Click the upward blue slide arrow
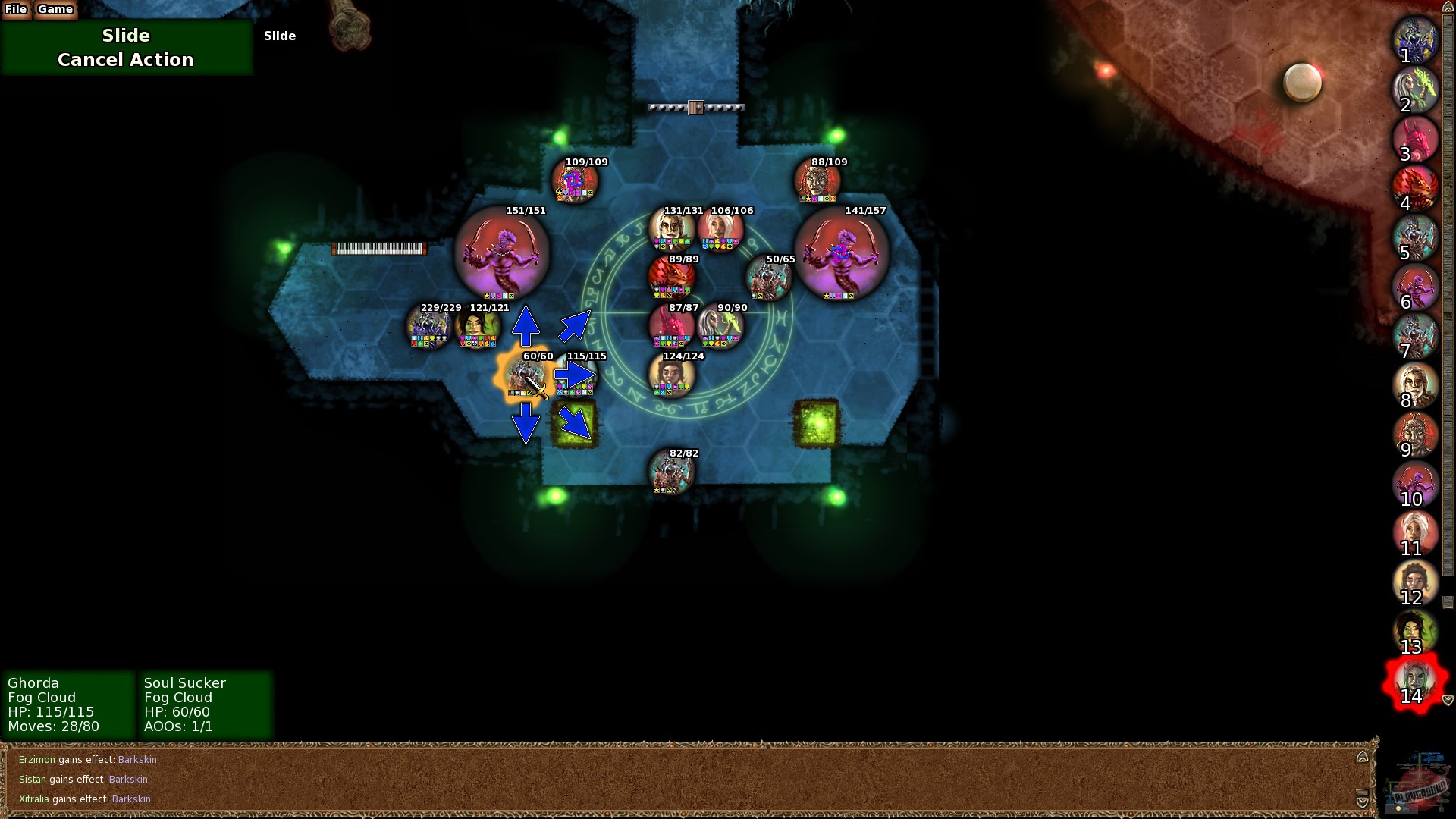The image size is (1456, 819). click(x=526, y=325)
